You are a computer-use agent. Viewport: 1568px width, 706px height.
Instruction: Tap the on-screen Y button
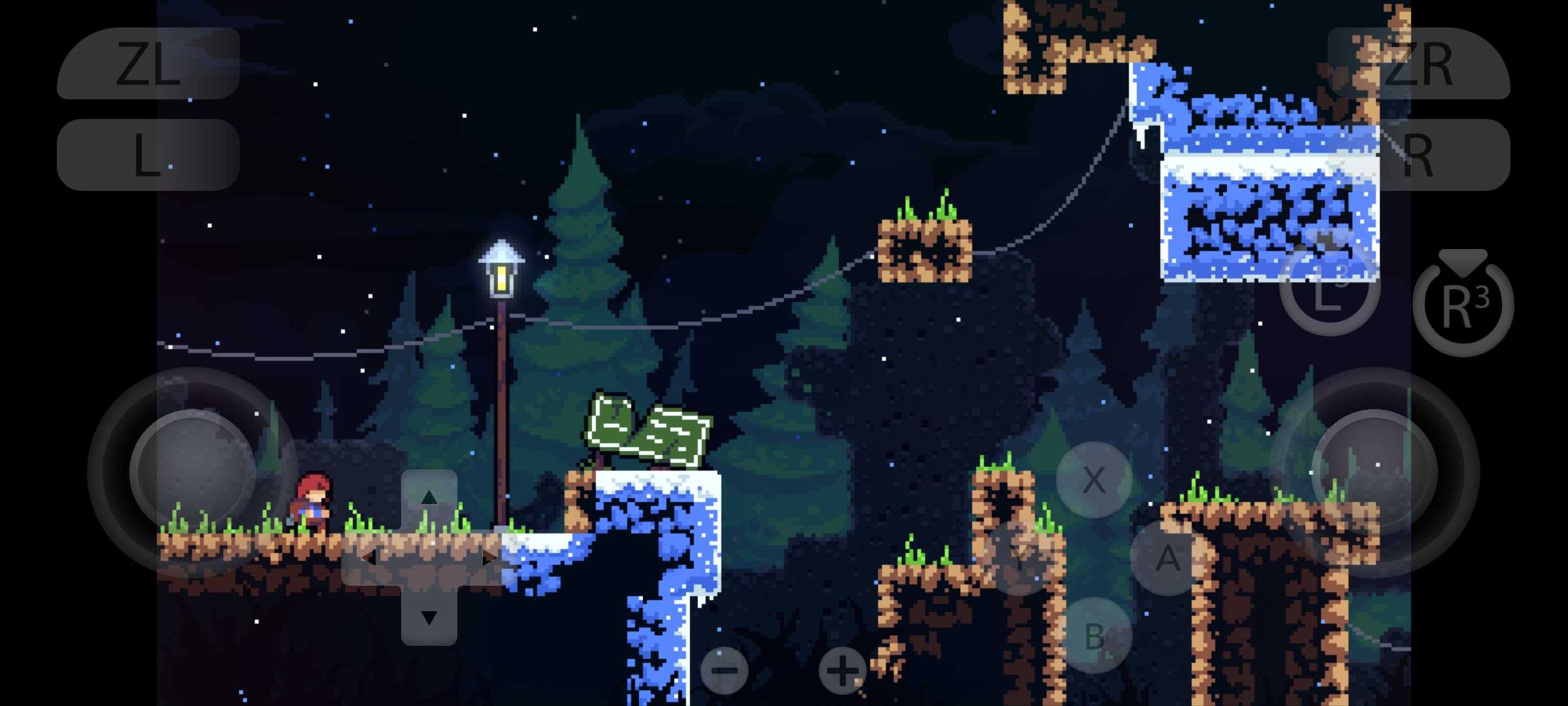tap(1021, 557)
